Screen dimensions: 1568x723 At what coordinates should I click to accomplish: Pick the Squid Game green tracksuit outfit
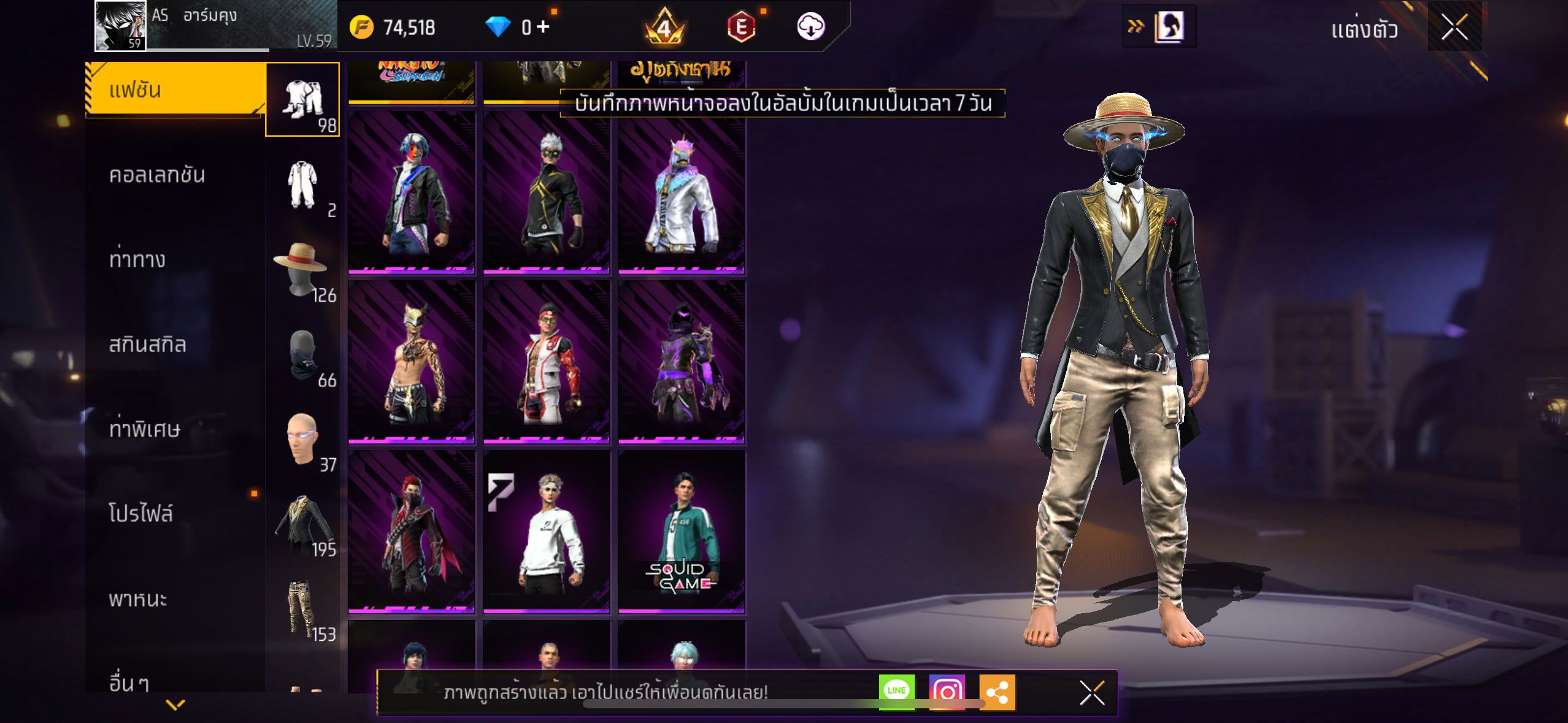tap(682, 532)
